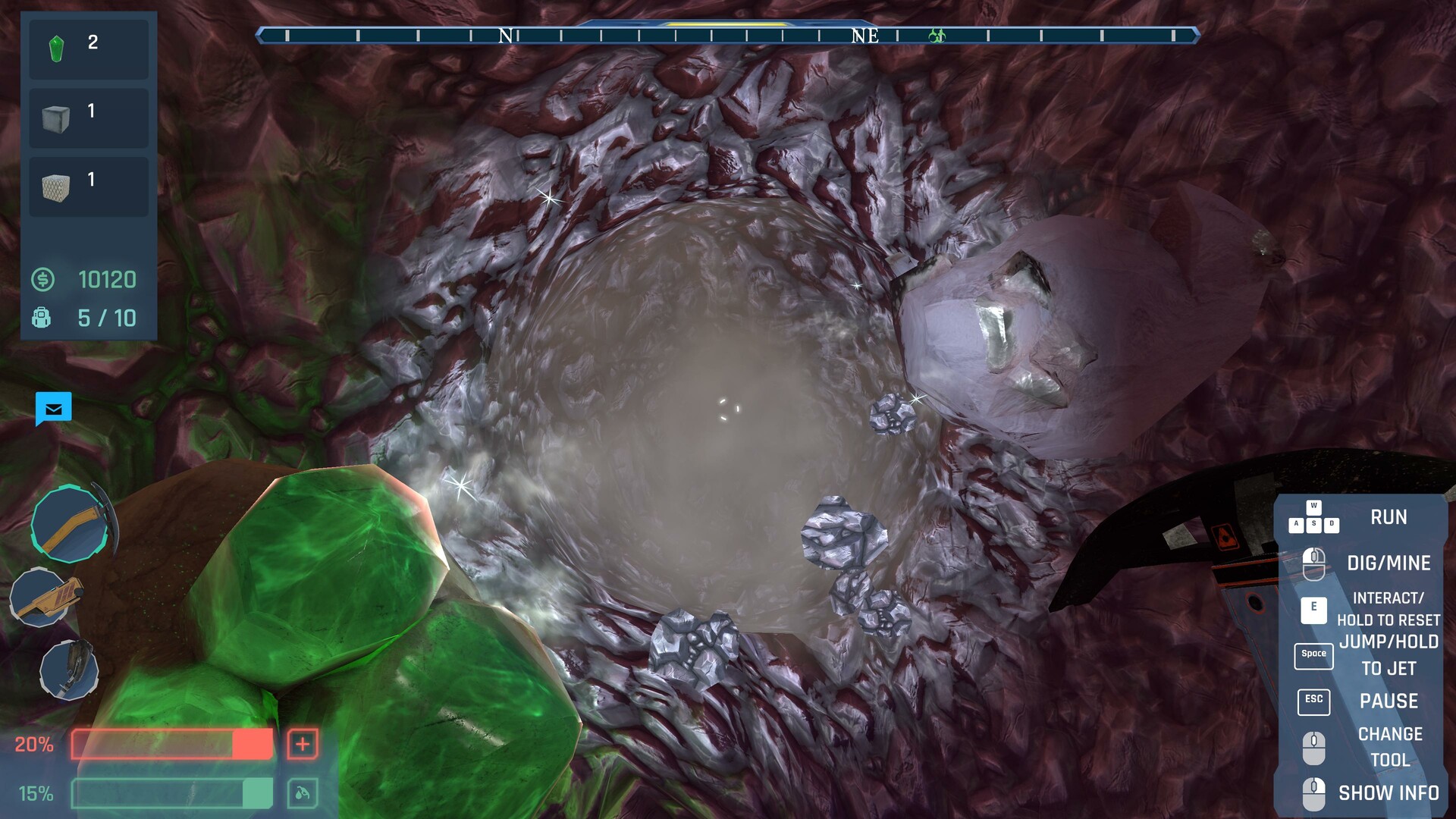
Task: Click the dollar currency icon
Action: [x=43, y=280]
